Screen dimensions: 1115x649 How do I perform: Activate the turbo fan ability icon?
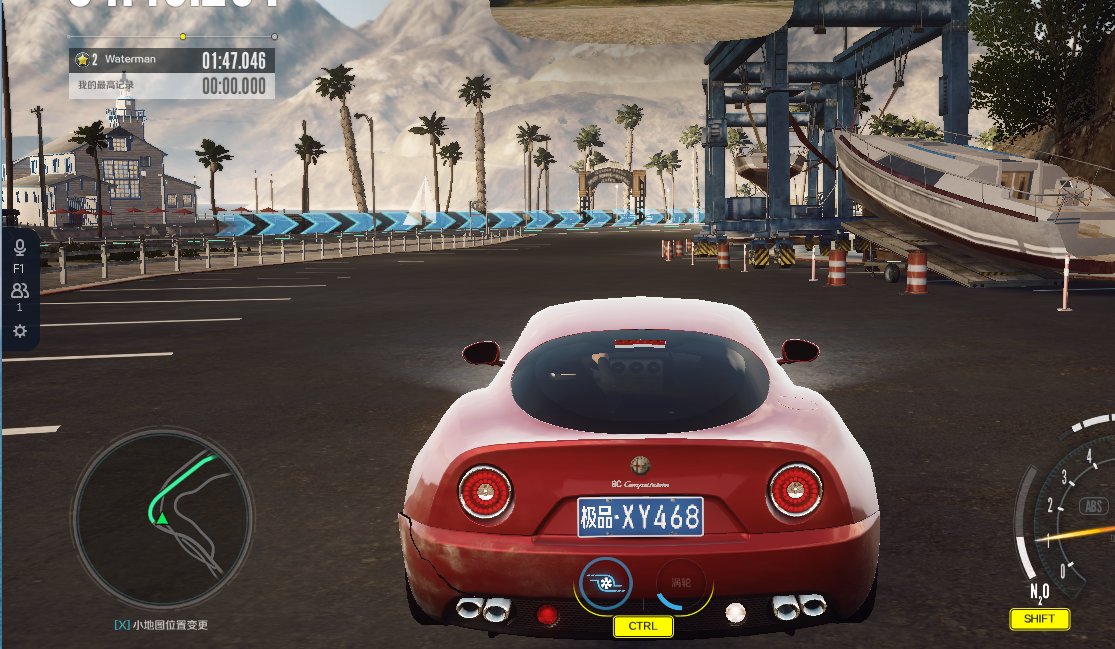pos(604,583)
